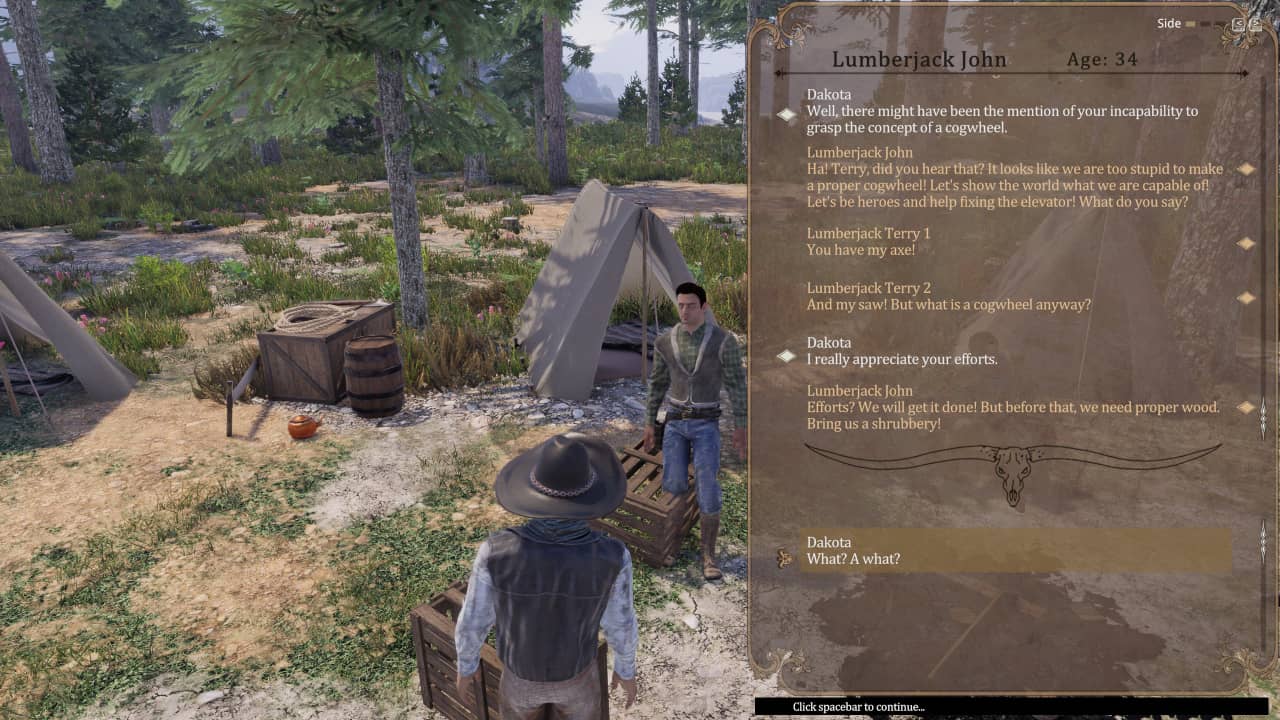Select the highlighted Side layout segment

(x=1191, y=24)
